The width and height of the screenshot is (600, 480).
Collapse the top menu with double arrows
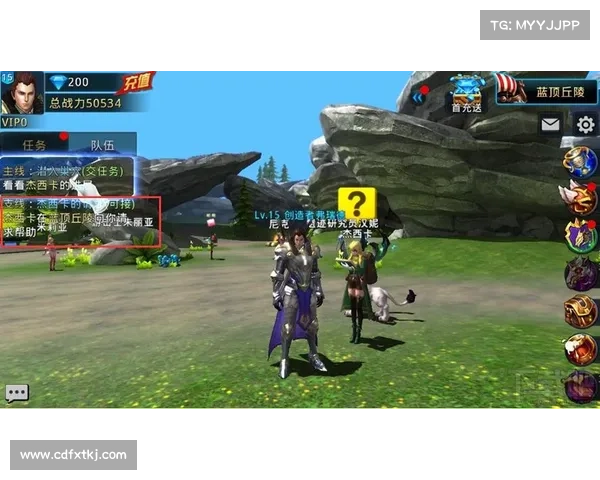click(x=415, y=99)
